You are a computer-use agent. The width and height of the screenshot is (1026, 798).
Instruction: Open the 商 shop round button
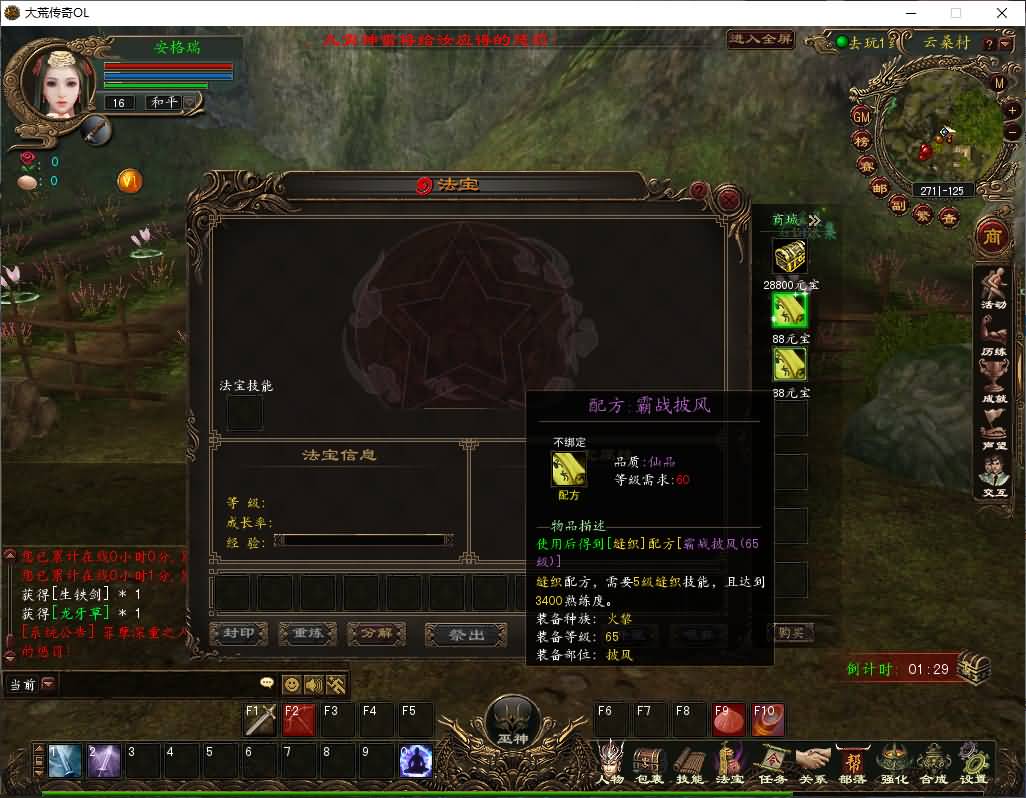pos(992,235)
